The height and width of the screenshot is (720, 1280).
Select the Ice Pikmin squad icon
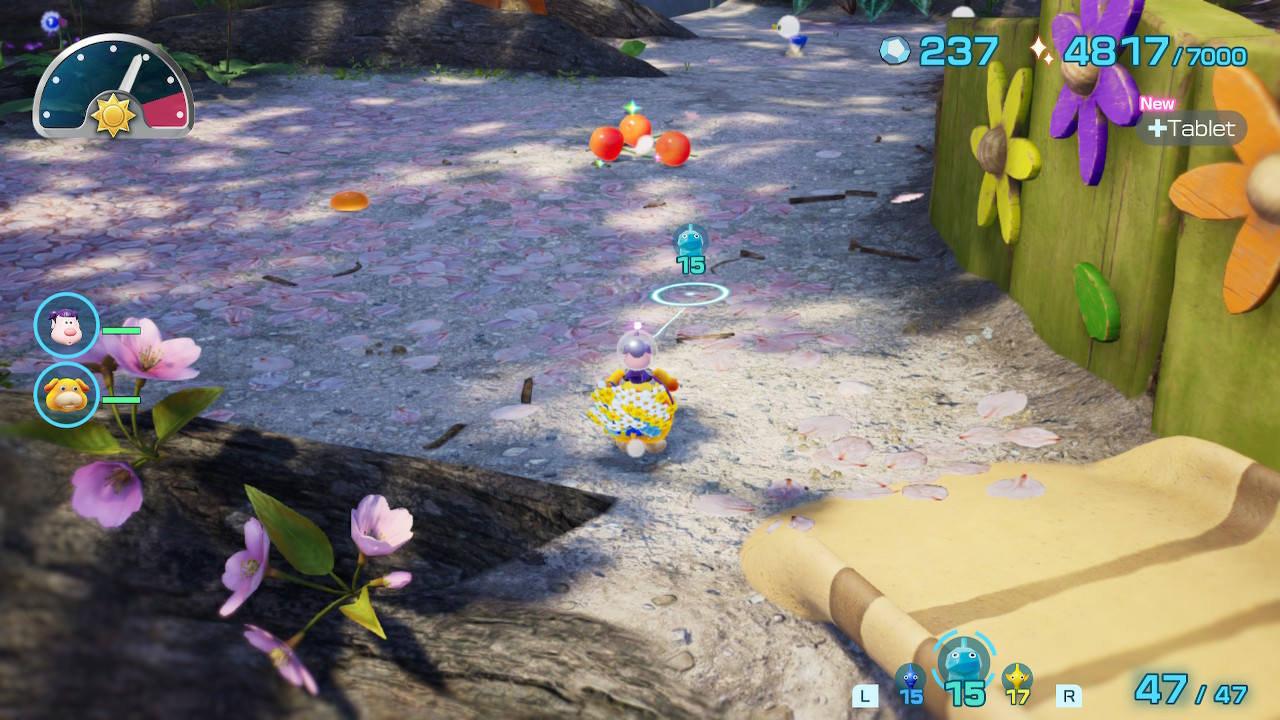(964, 662)
